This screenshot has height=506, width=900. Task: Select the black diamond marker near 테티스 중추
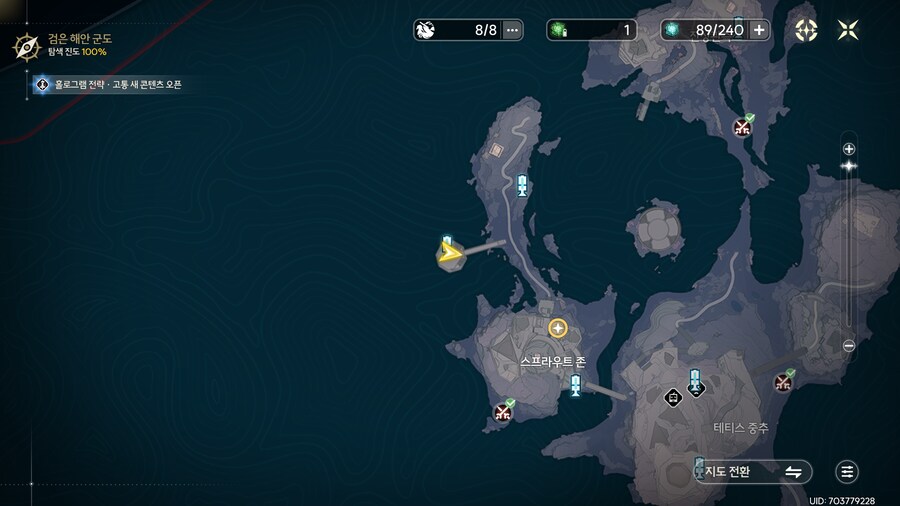(x=674, y=397)
